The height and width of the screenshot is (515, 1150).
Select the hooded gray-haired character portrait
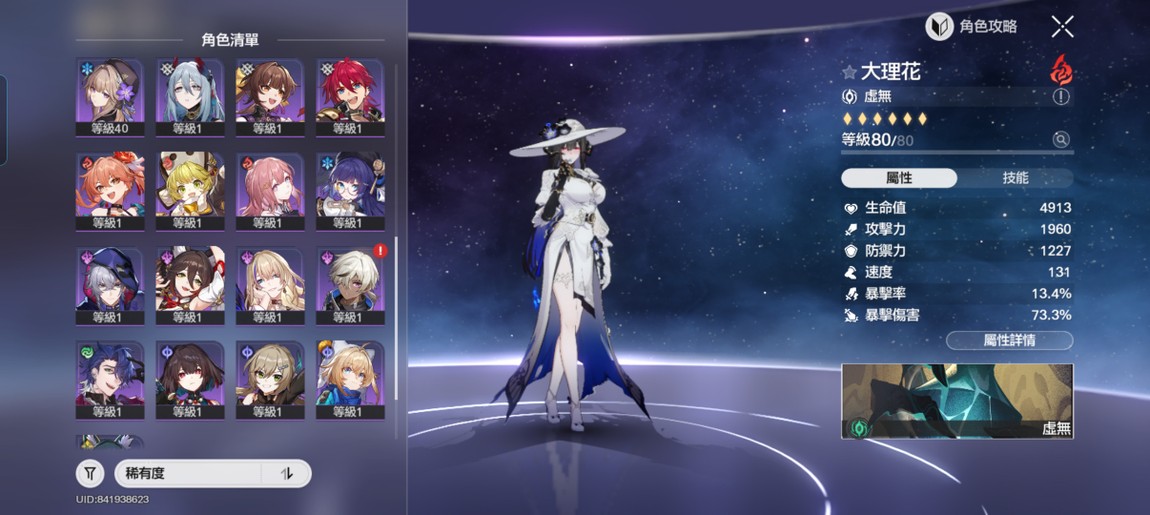(110, 284)
